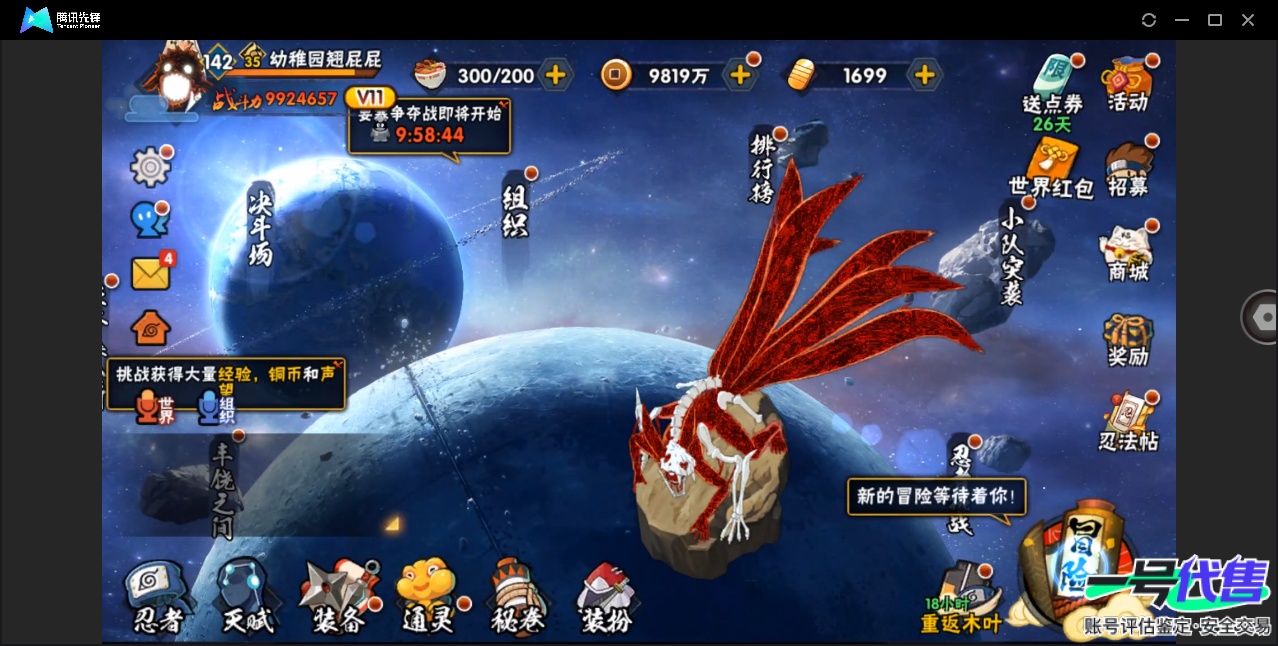Open the 活动 events menu
The width and height of the screenshot is (1278, 646).
pyautogui.click(x=1127, y=84)
